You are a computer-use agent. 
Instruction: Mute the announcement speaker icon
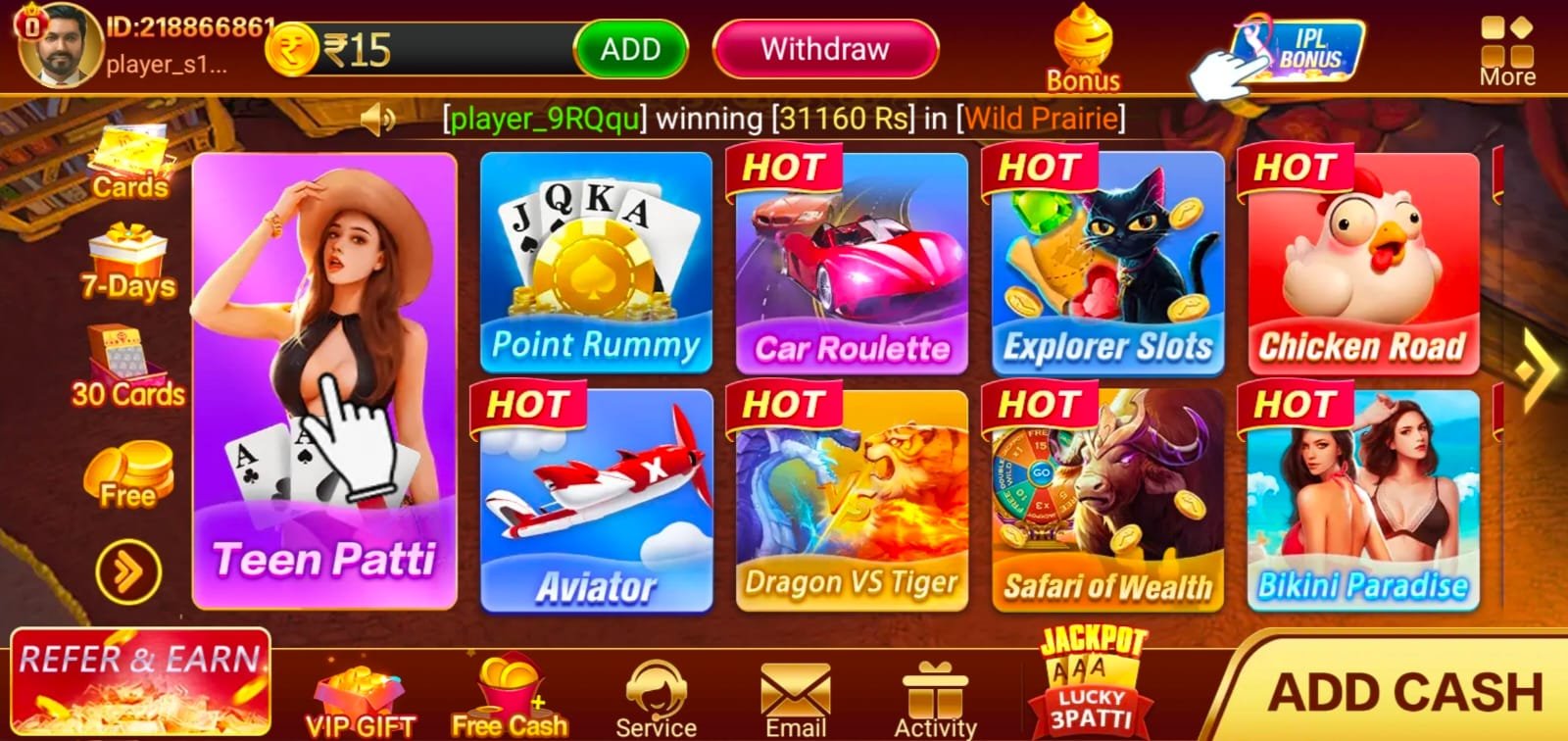pyautogui.click(x=376, y=120)
